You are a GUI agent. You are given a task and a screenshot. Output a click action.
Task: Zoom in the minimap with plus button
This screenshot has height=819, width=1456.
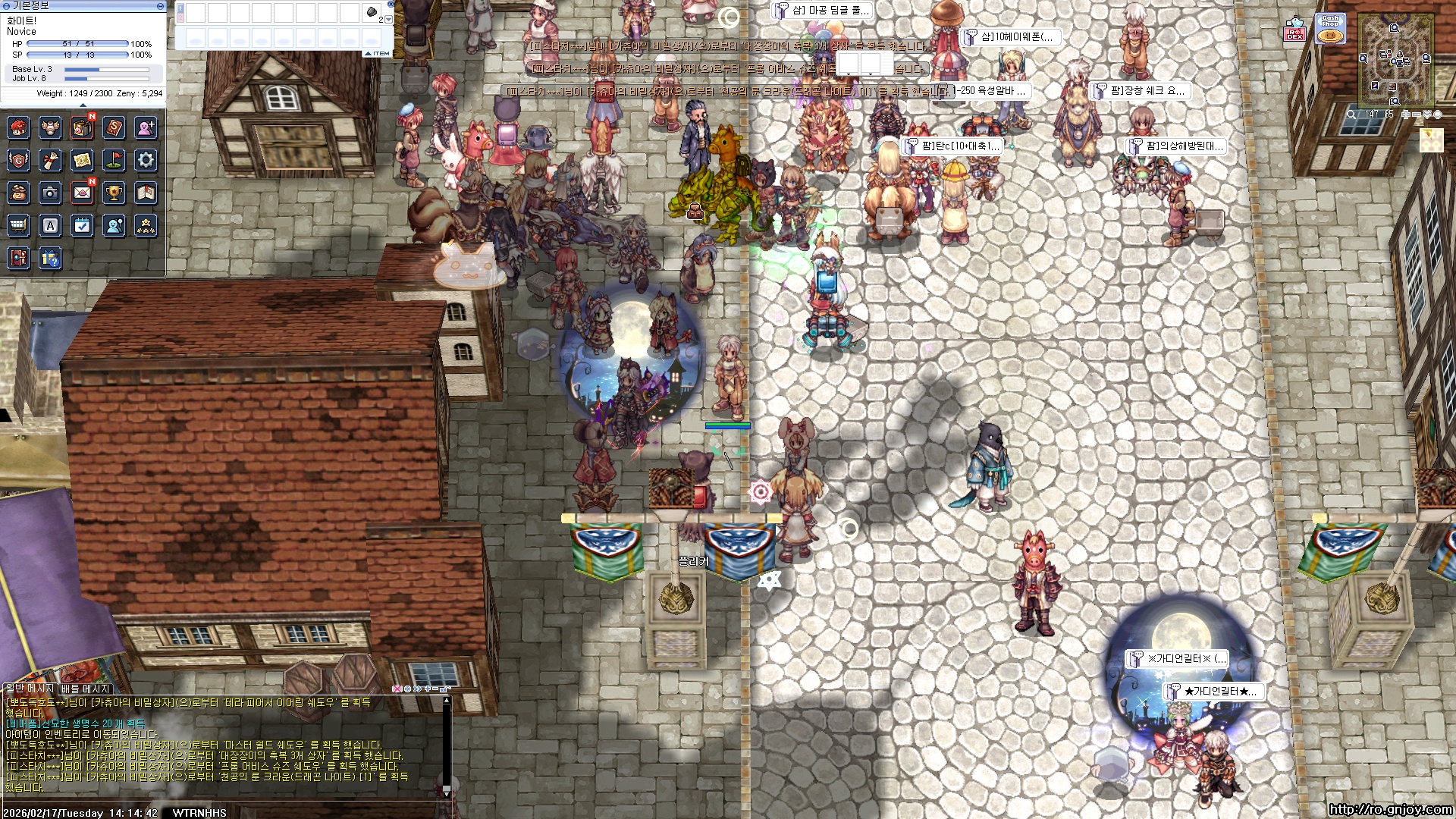click(x=1406, y=115)
